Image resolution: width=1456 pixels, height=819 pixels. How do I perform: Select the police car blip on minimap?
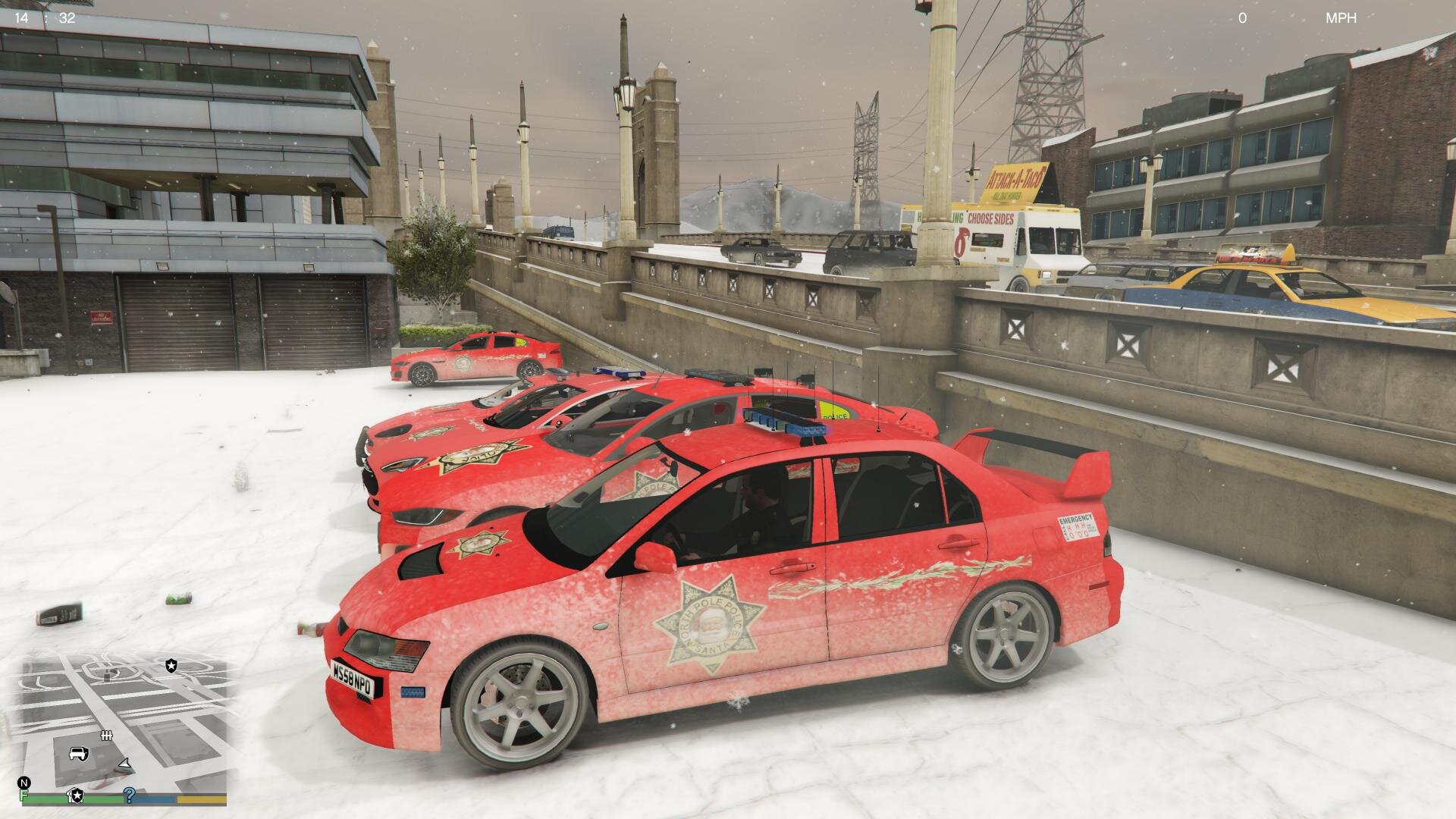coord(79,753)
